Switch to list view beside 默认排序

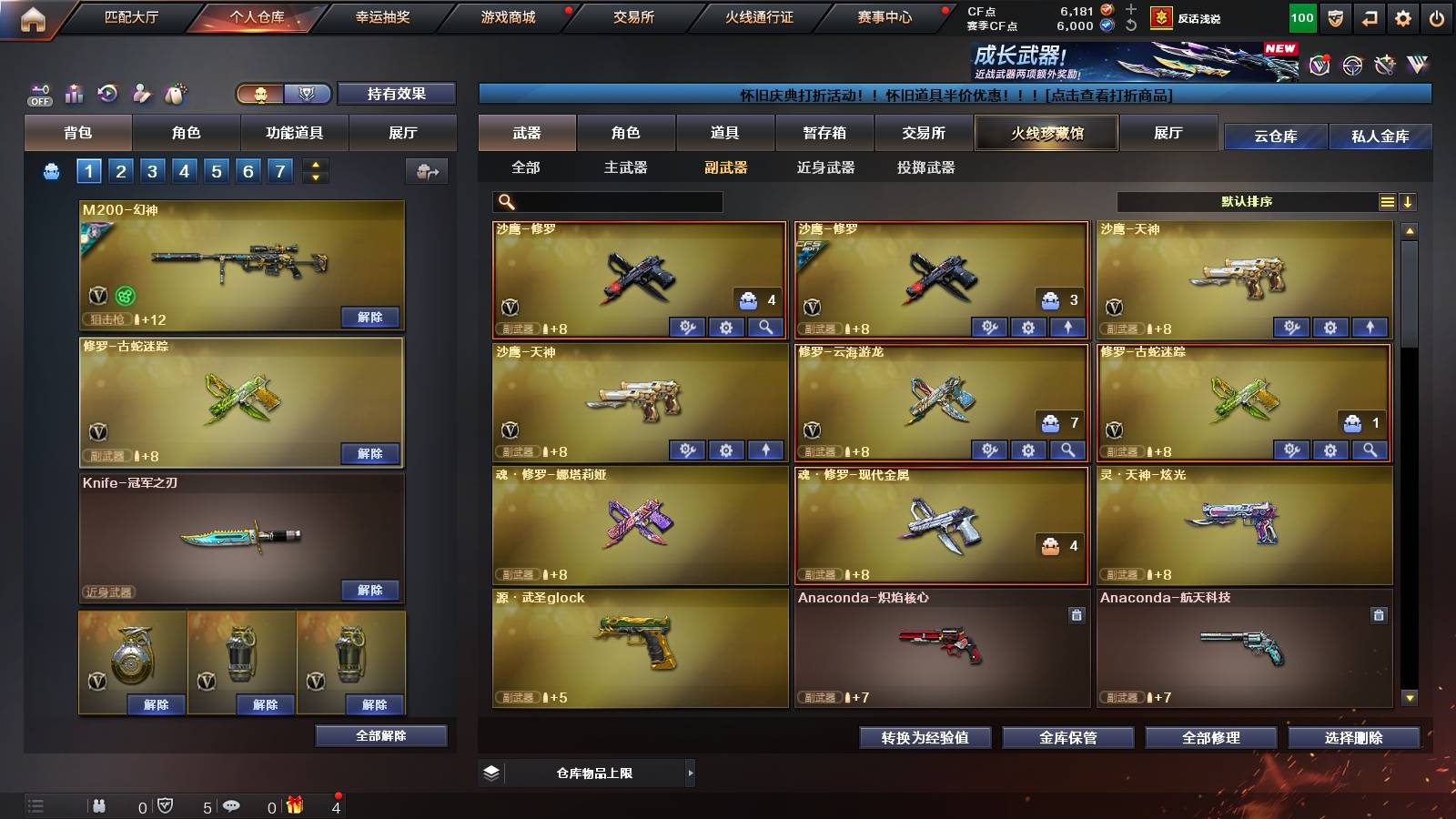pos(1387,202)
